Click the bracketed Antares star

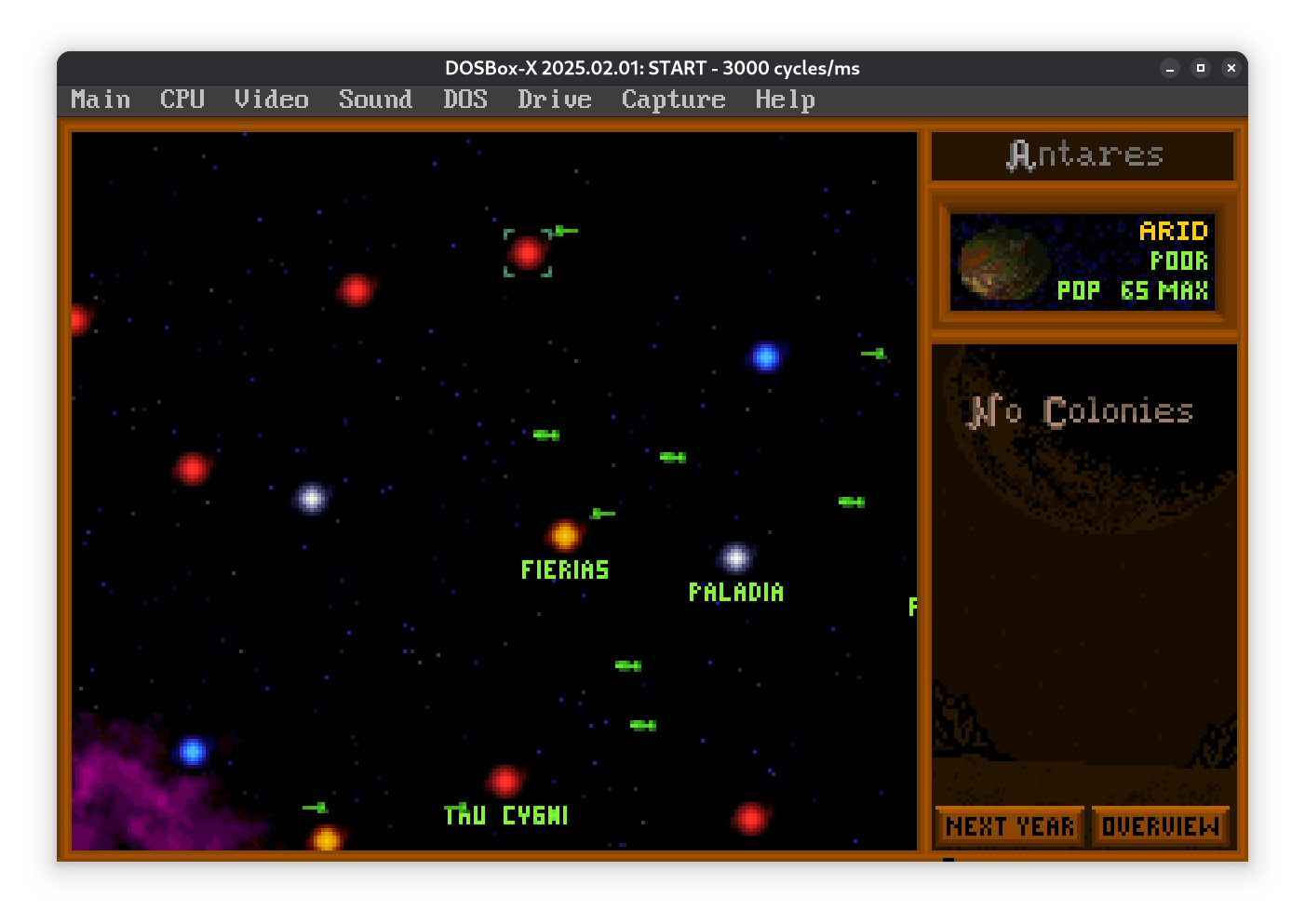click(528, 252)
